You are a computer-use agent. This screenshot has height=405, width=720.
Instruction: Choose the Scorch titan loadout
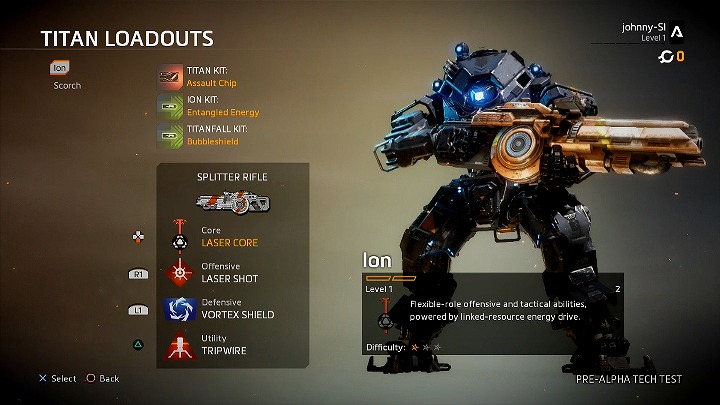tap(67, 86)
